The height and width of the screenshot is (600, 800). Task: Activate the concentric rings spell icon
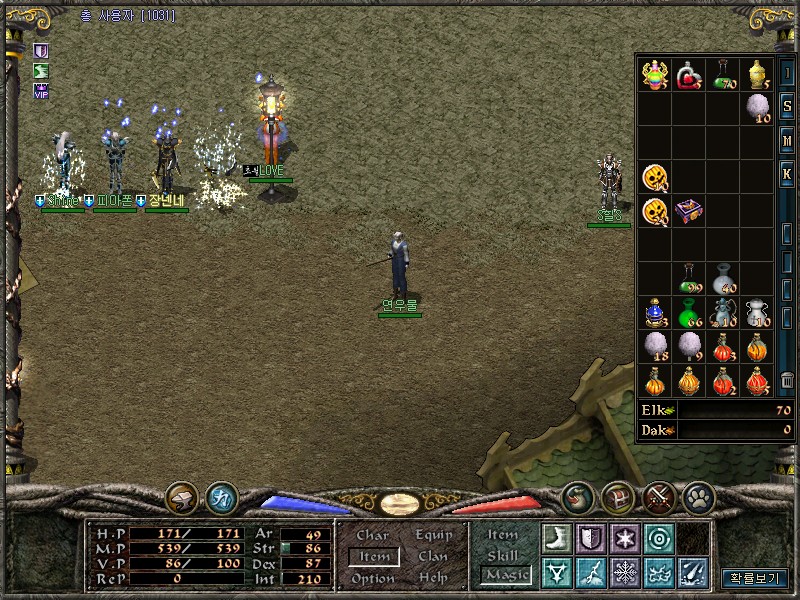(659, 538)
